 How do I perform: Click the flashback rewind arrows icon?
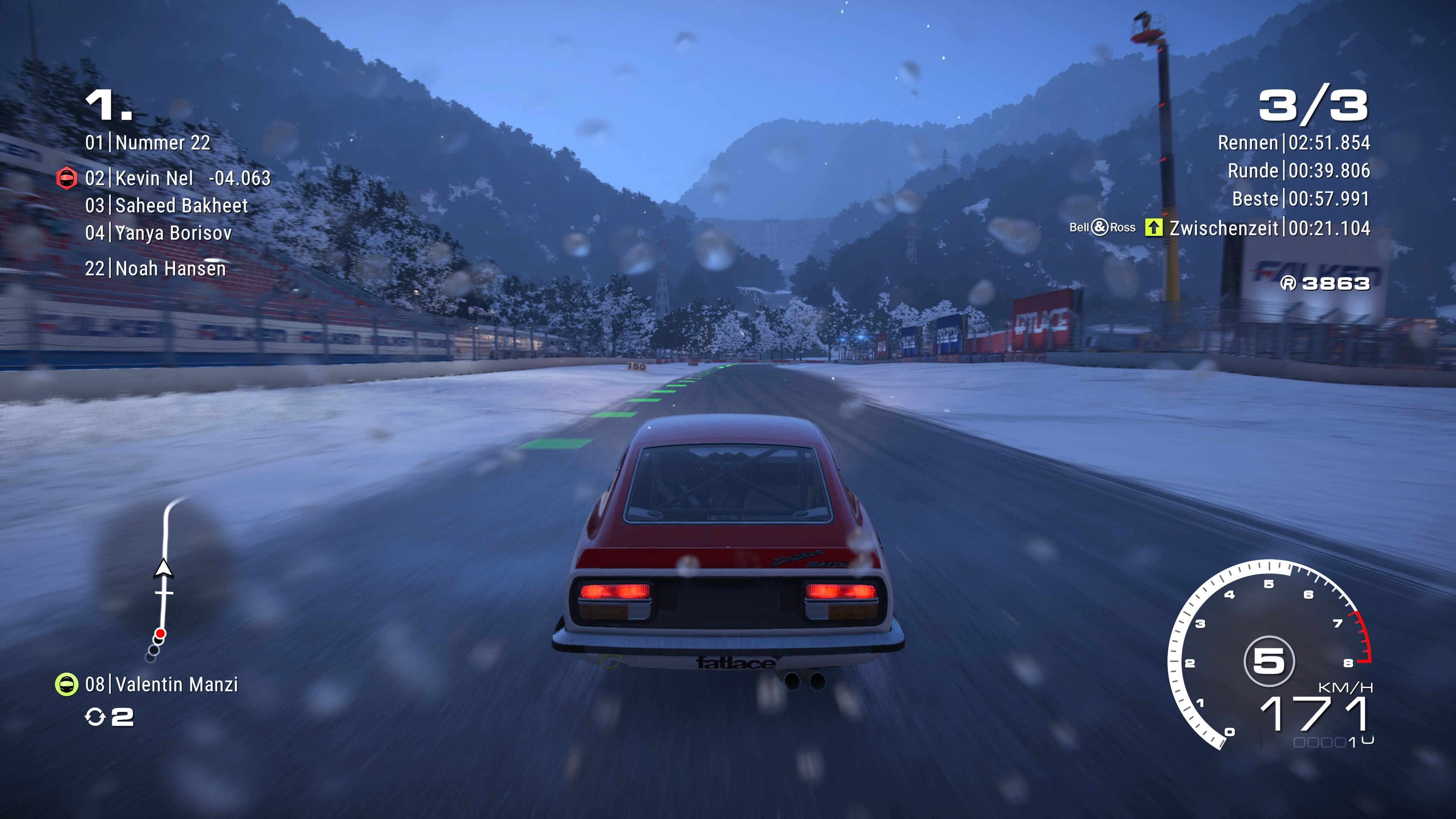pos(95,717)
